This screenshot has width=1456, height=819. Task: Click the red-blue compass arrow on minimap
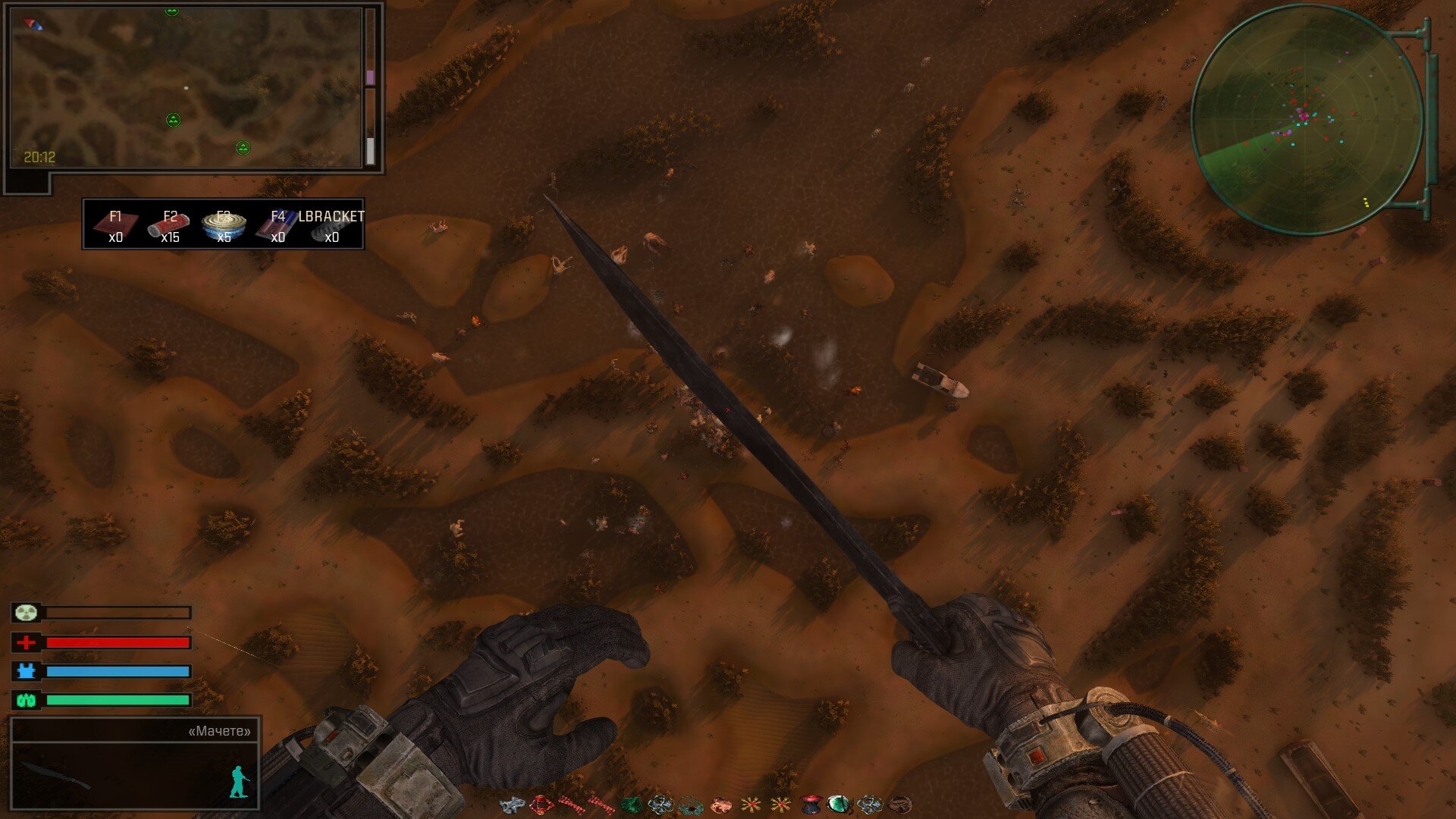pyautogui.click(x=33, y=25)
